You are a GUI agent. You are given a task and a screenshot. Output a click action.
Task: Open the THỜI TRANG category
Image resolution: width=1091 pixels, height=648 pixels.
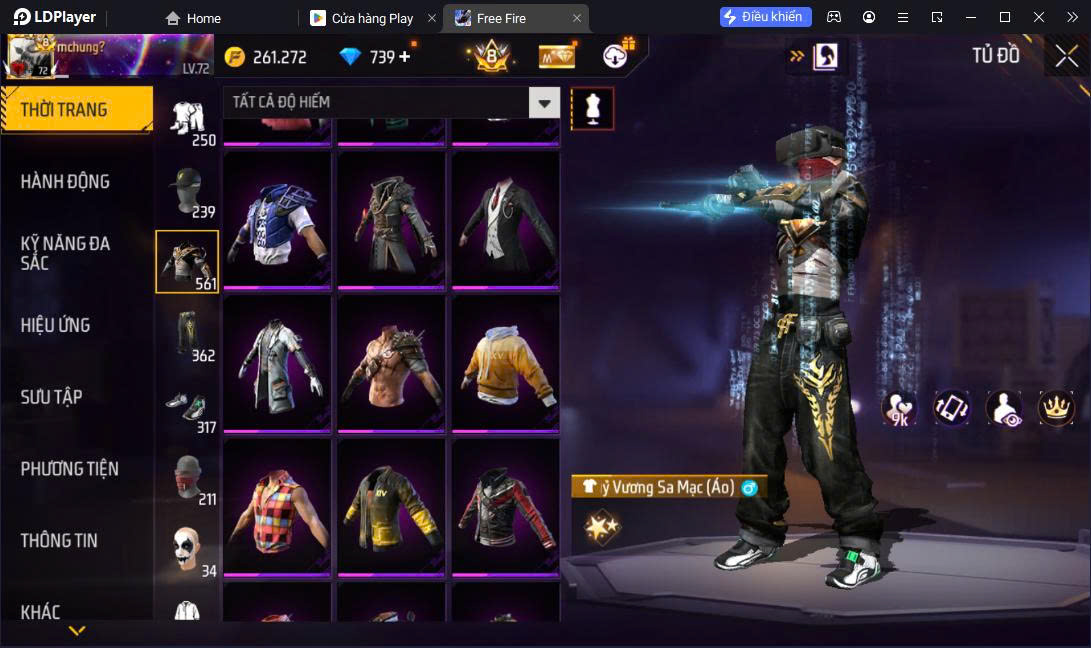[76, 110]
